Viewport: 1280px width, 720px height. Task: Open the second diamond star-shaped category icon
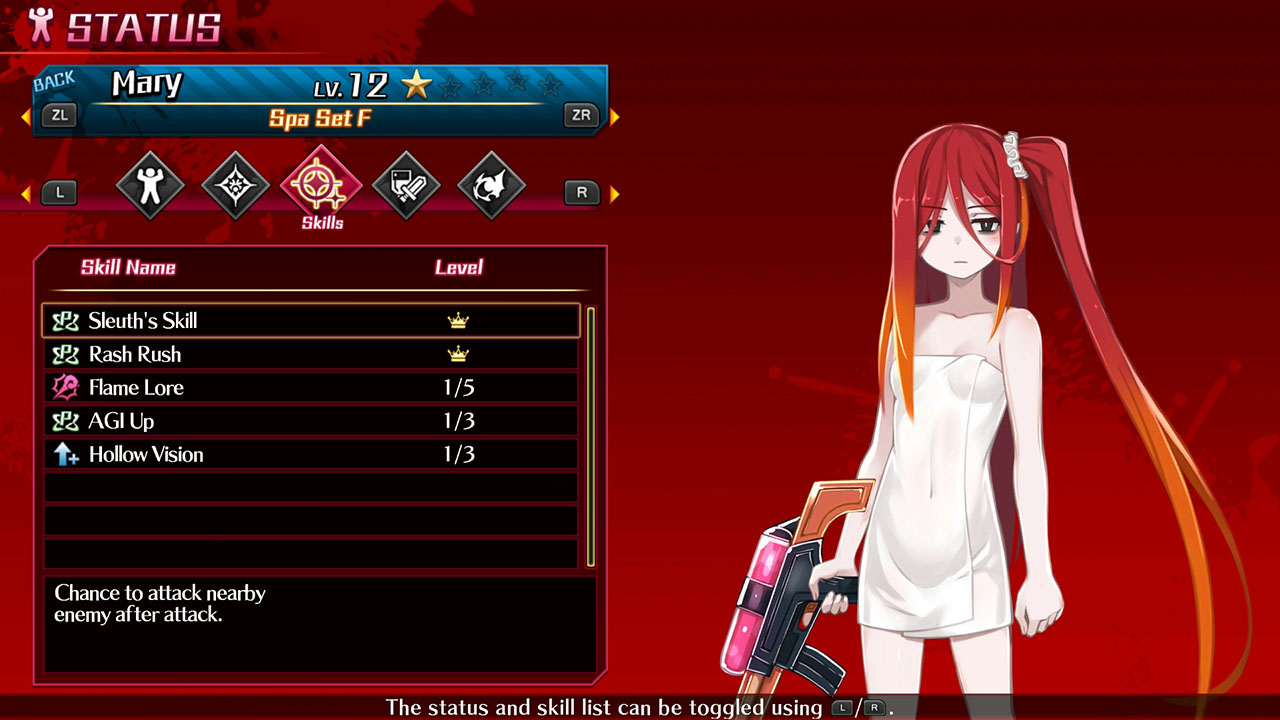coord(235,183)
